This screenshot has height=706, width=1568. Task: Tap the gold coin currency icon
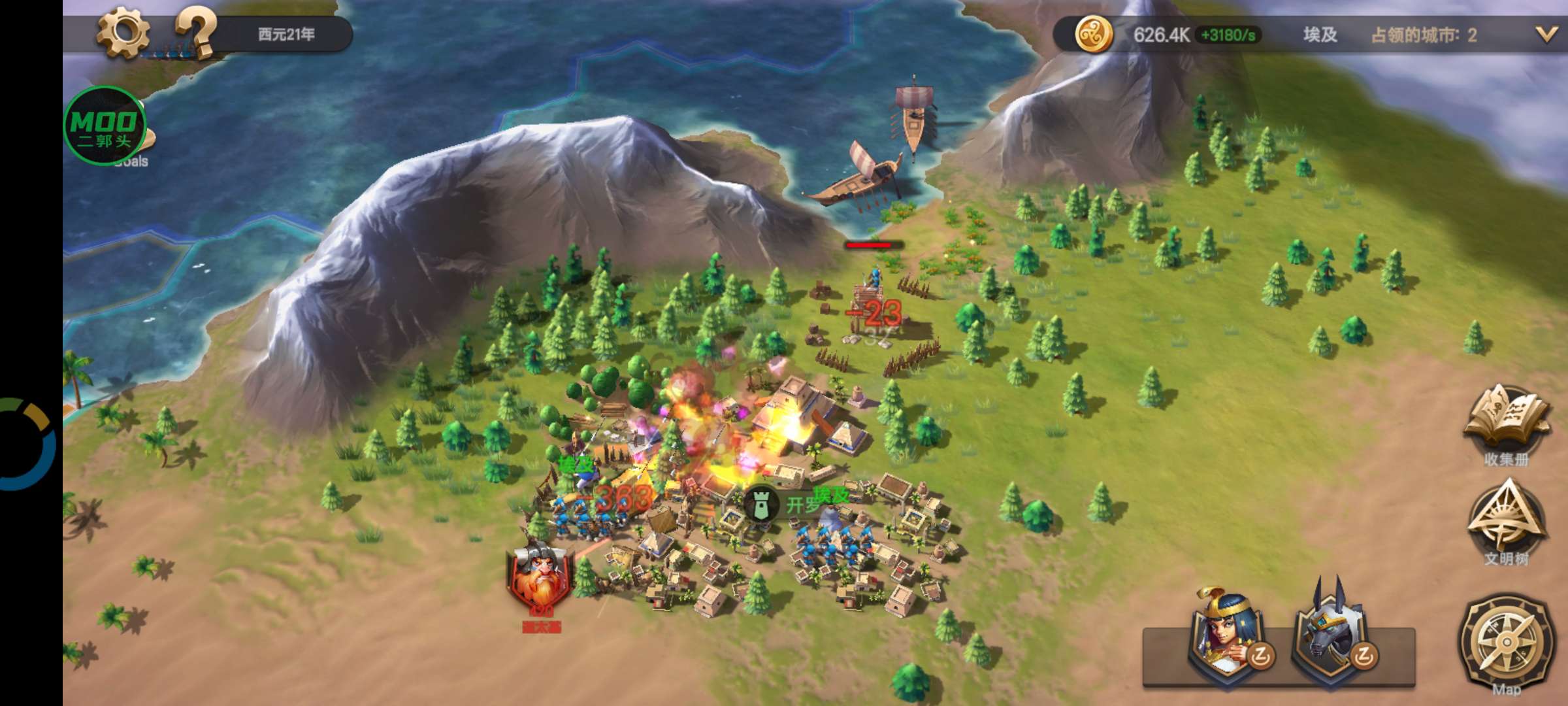tap(1093, 34)
